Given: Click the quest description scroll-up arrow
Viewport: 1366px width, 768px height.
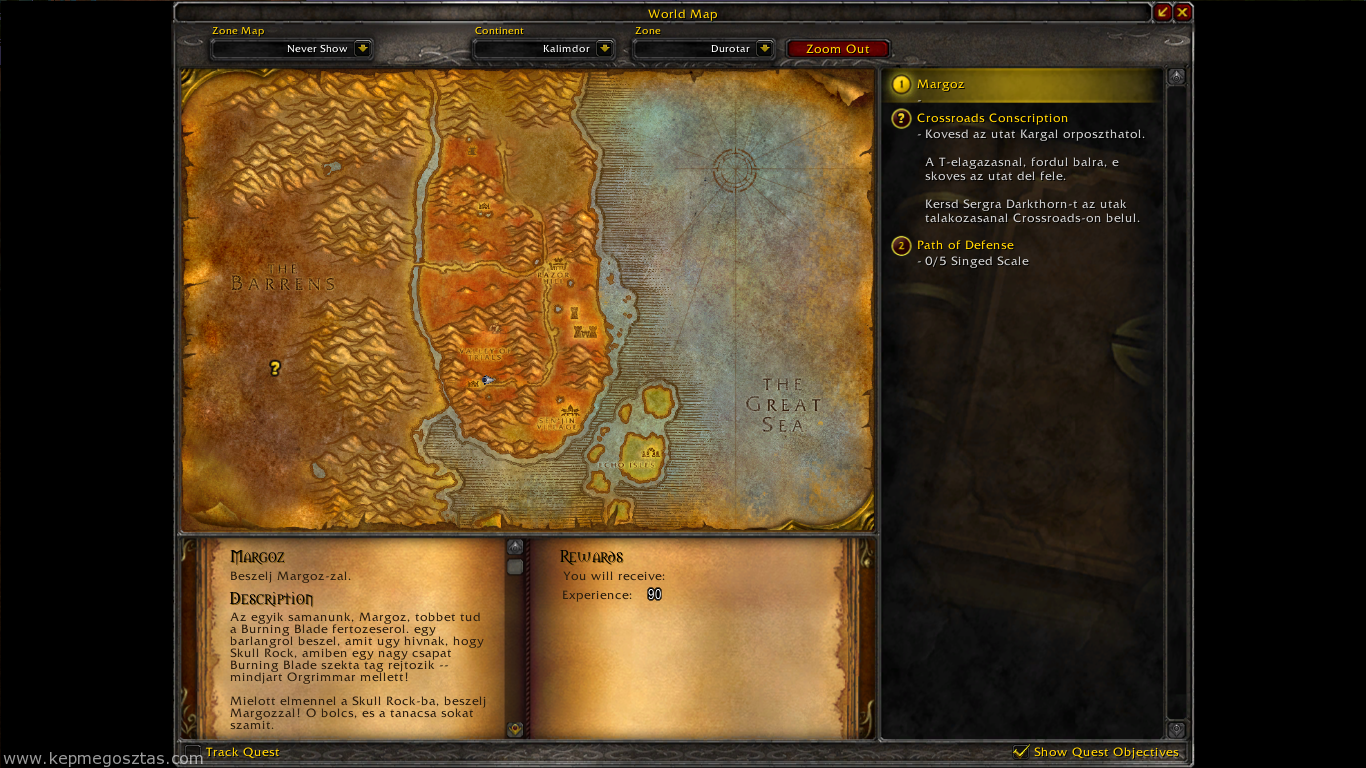Looking at the screenshot, I should click(515, 547).
